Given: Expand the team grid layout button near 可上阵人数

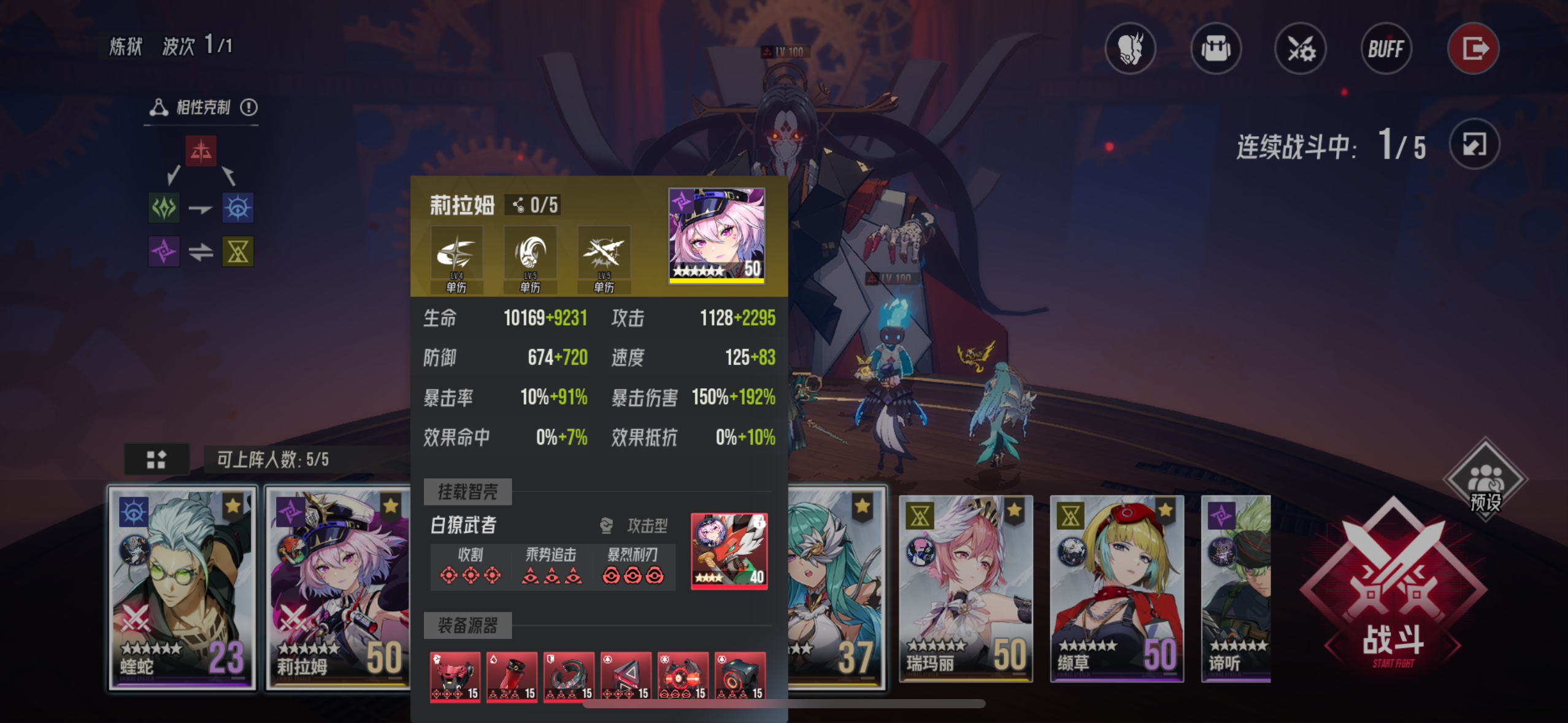Looking at the screenshot, I should point(157,459).
